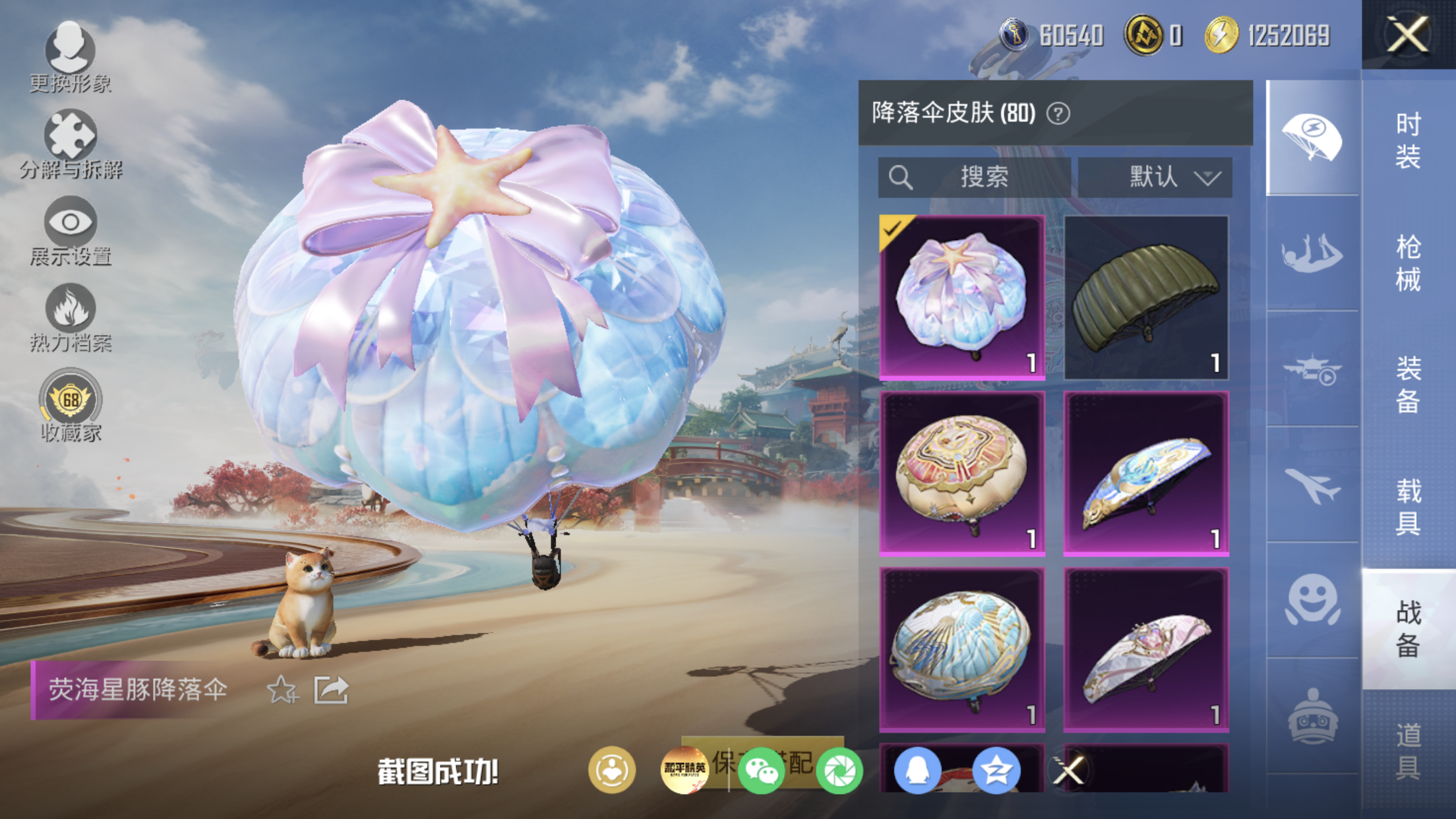This screenshot has height=819, width=1456.
Task: Select the starfish bow parachute skin
Action: pos(962,297)
